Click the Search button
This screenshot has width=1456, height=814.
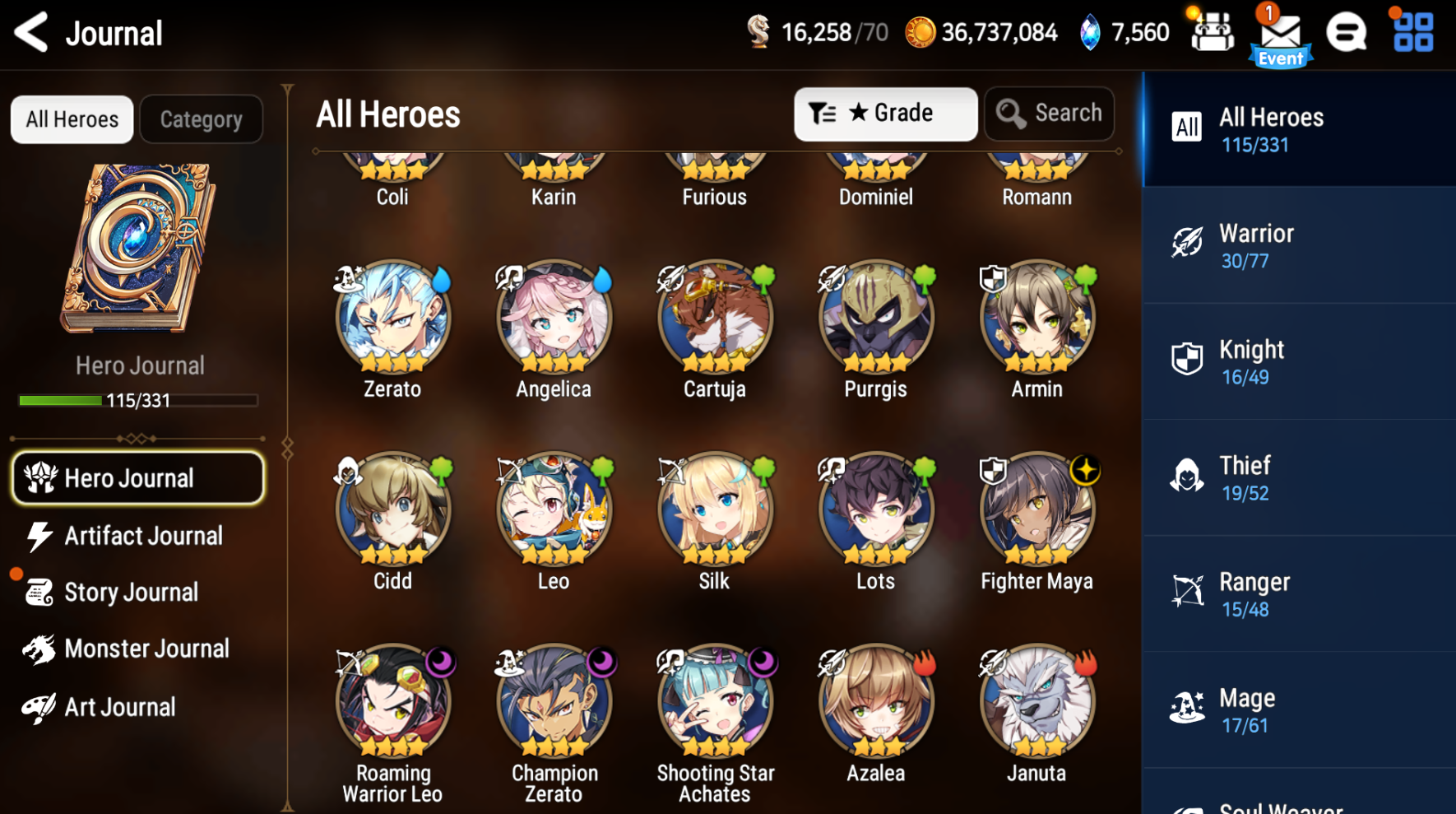[1049, 114]
